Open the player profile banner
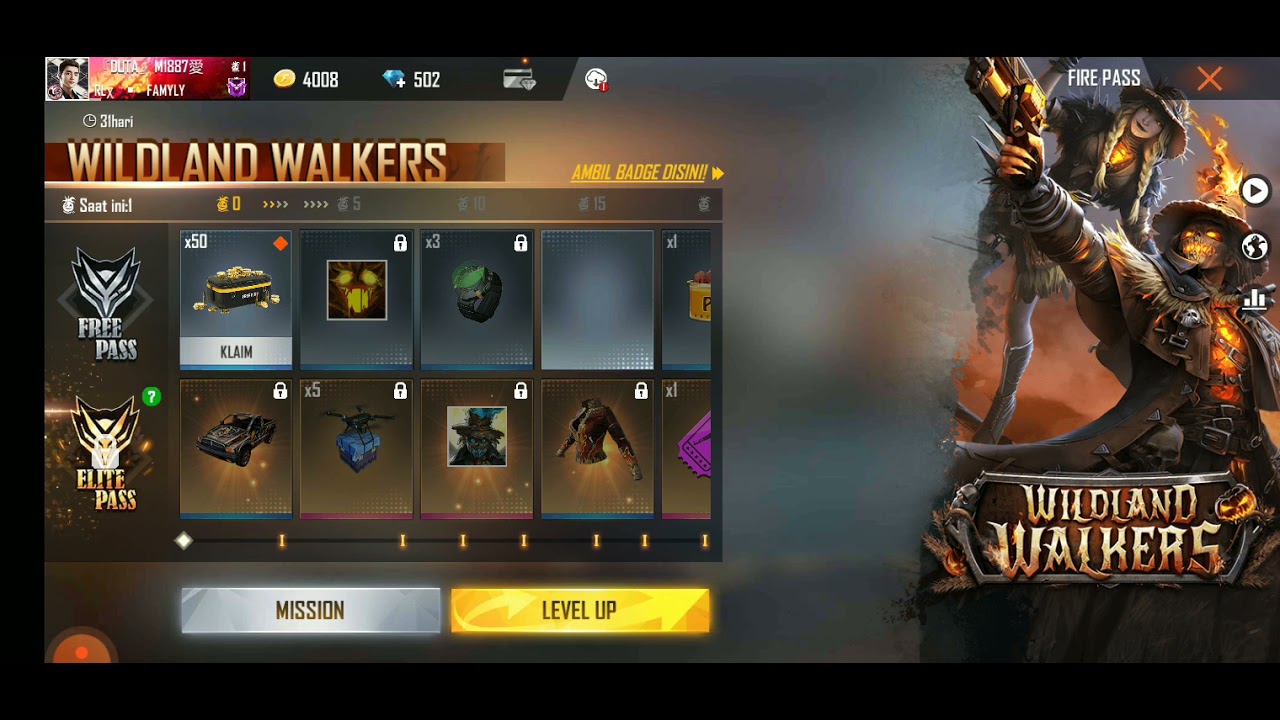The width and height of the screenshot is (1280, 720). coord(147,79)
